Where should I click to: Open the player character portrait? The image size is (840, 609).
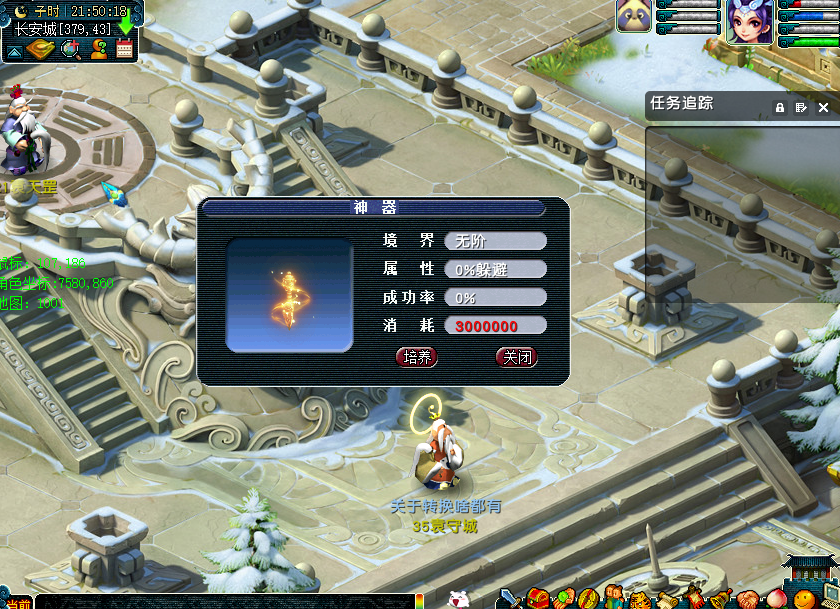[x=748, y=22]
